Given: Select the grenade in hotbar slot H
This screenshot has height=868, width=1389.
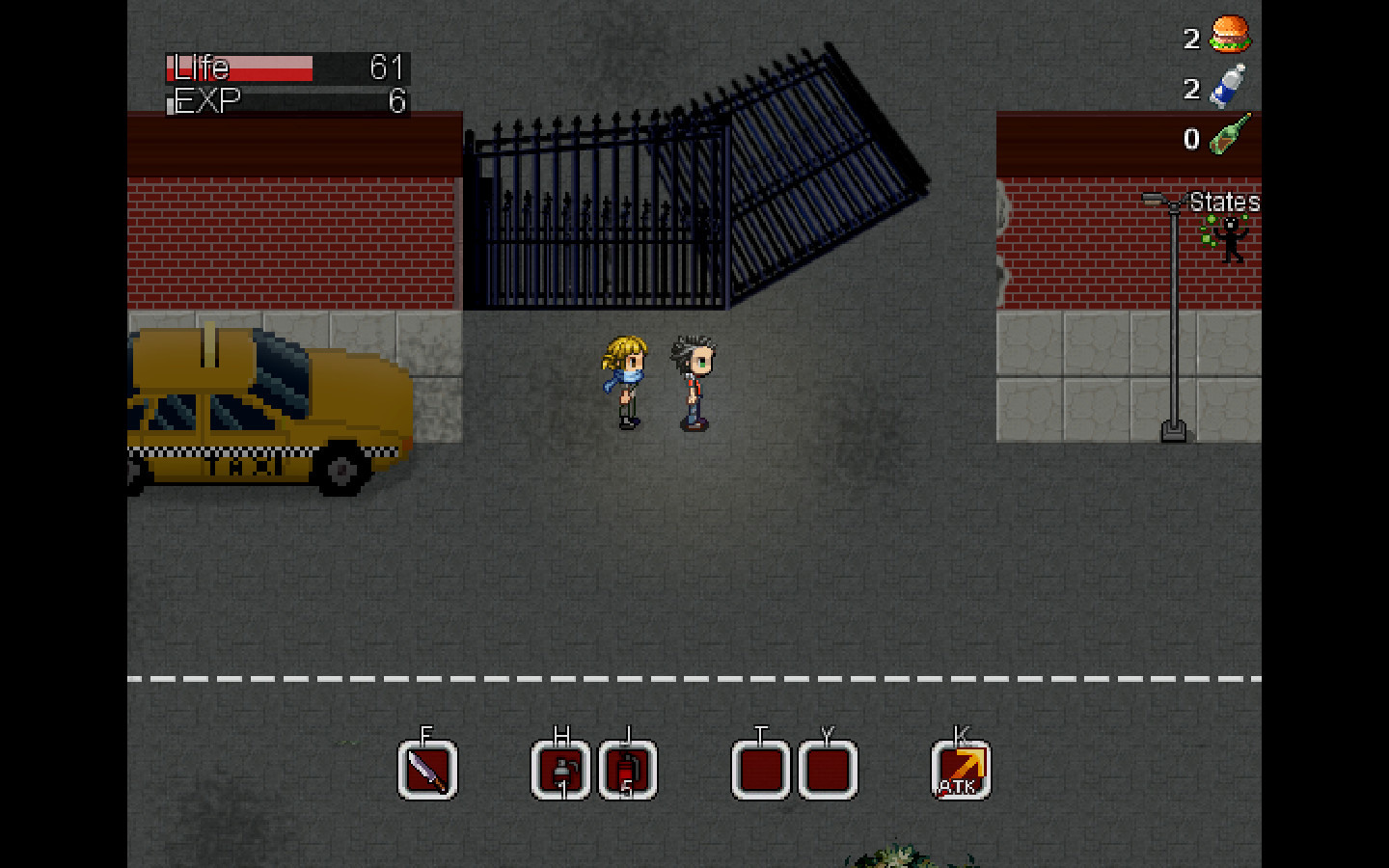Looking at the screenshot, I should click(x=560, y=769).
